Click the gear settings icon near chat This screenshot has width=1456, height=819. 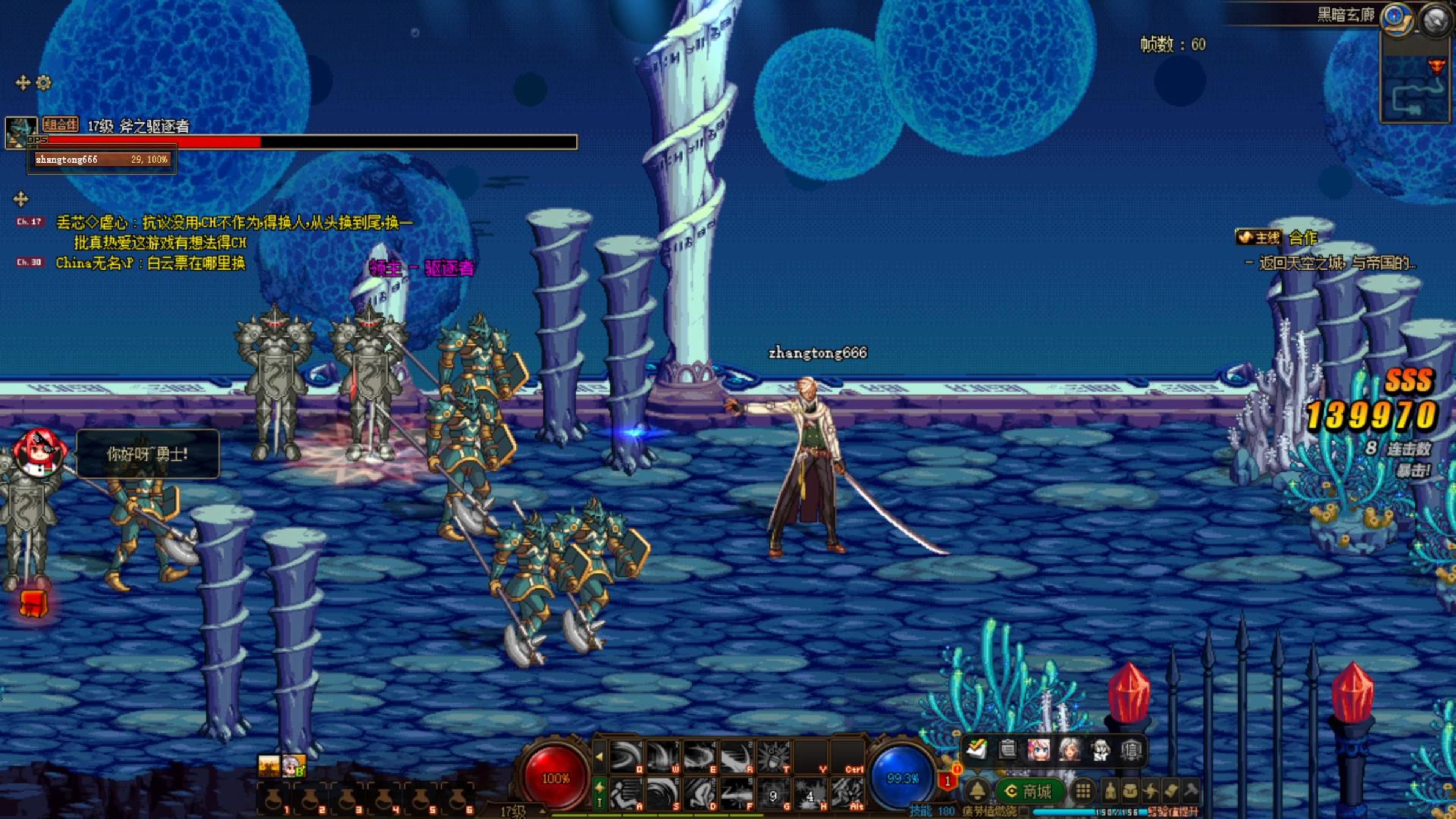[44, 83]
